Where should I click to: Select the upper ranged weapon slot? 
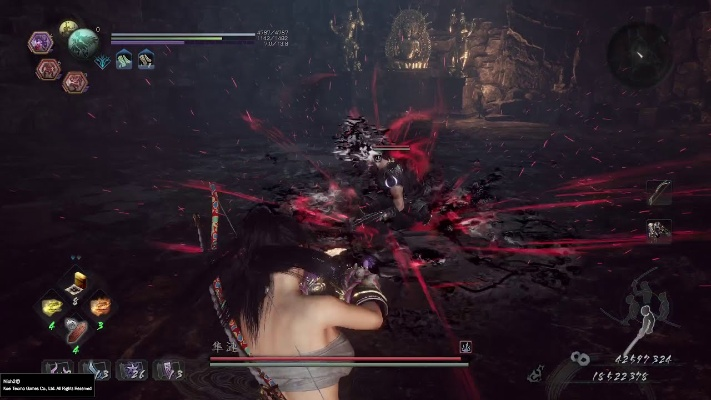(x=659, y=193)
